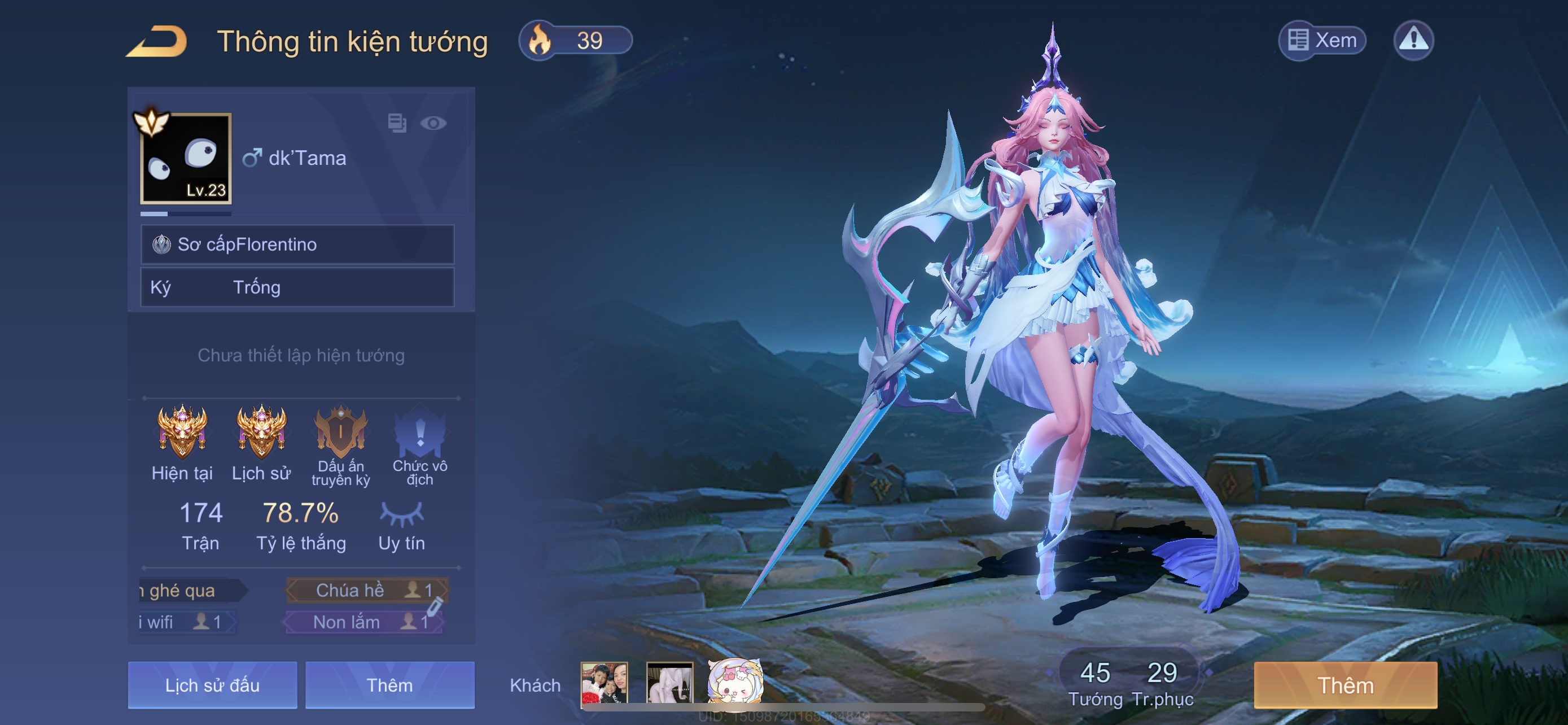This screenshot has height=725, width=1568.
Task: Click the orange Thêm button
Action: [x=1345, y=685]
